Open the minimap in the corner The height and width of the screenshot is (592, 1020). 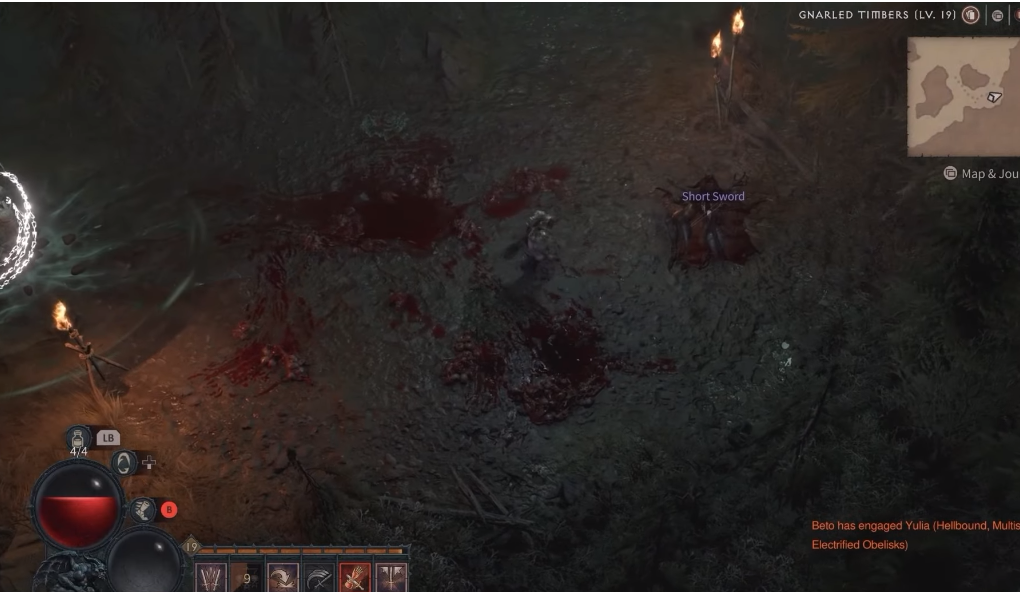click(x=962, y=97)
